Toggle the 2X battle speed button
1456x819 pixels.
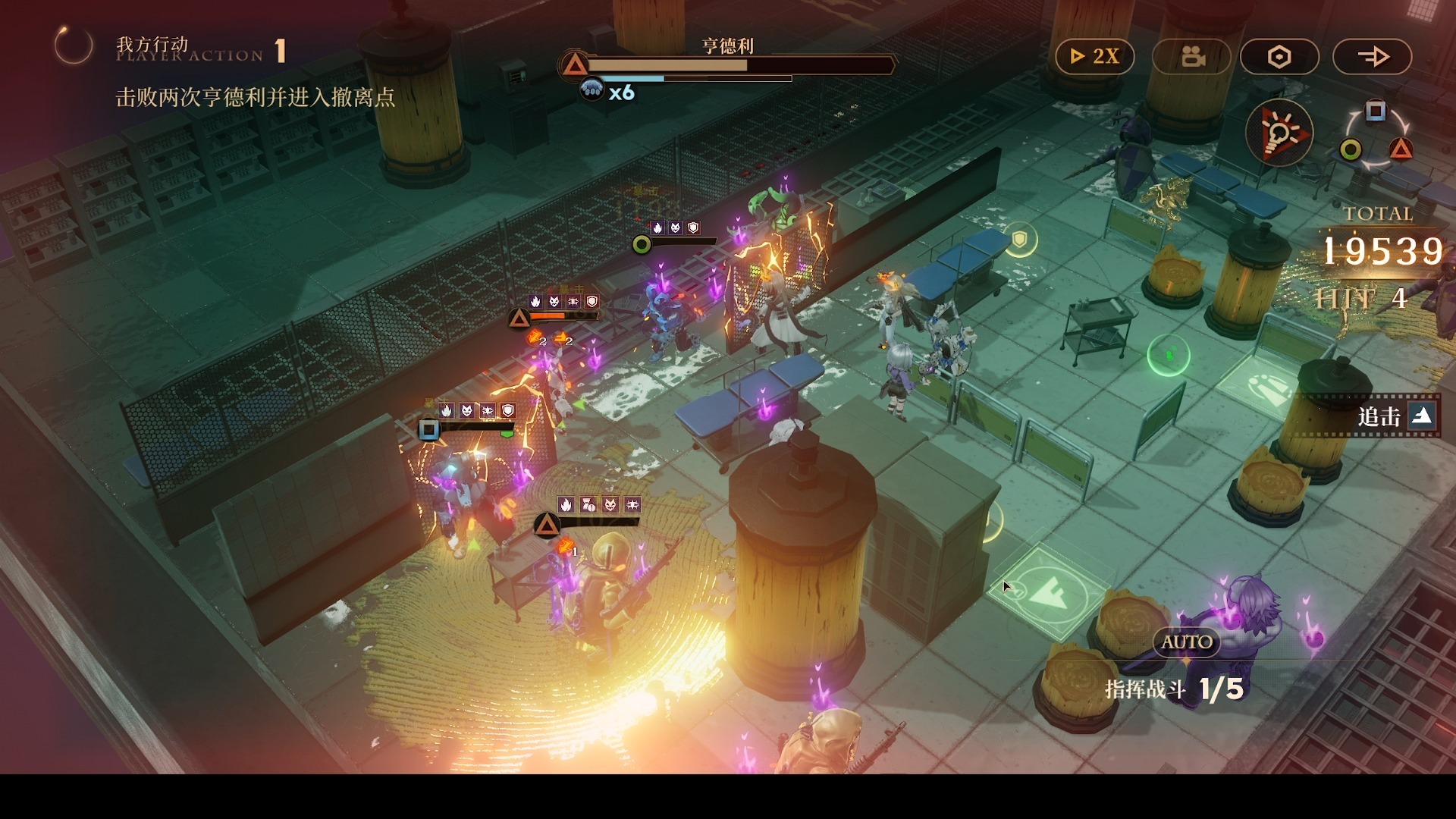point(1094,57)
